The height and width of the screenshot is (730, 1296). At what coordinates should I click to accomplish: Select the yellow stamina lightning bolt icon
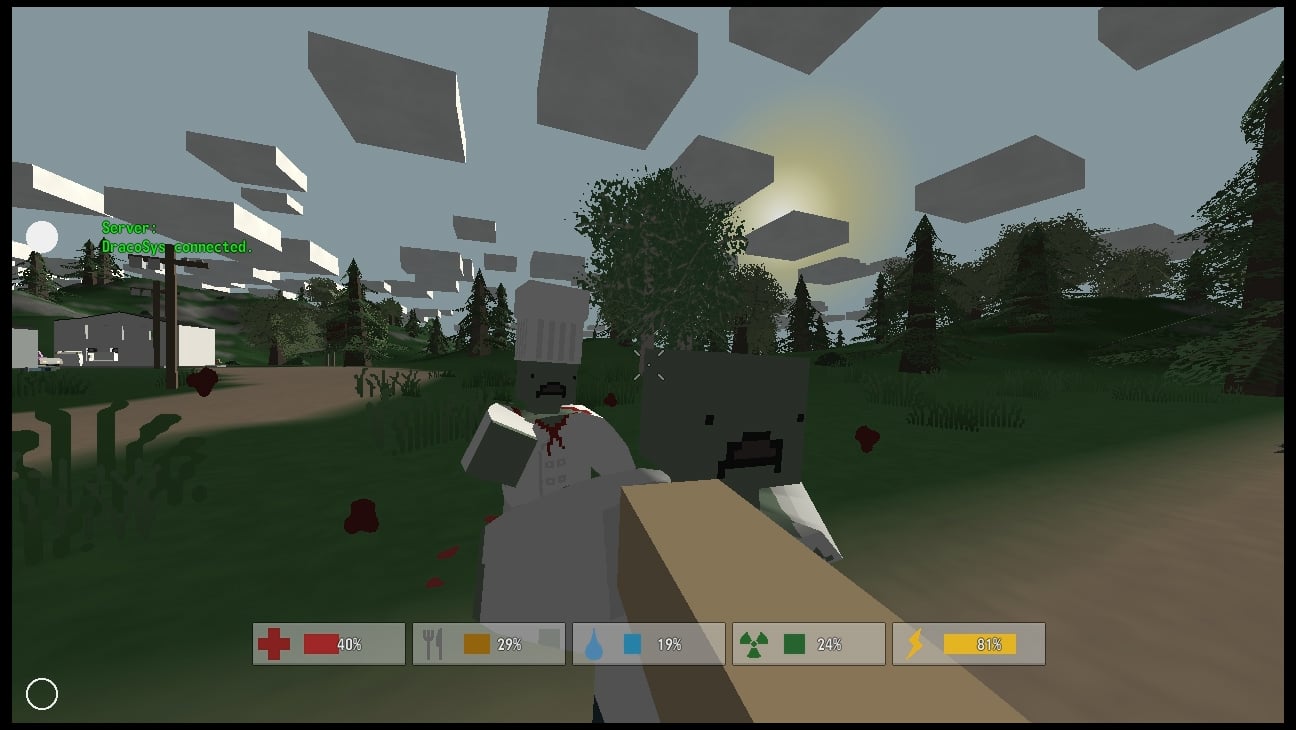pyautogui.click(x=913, y=641)
